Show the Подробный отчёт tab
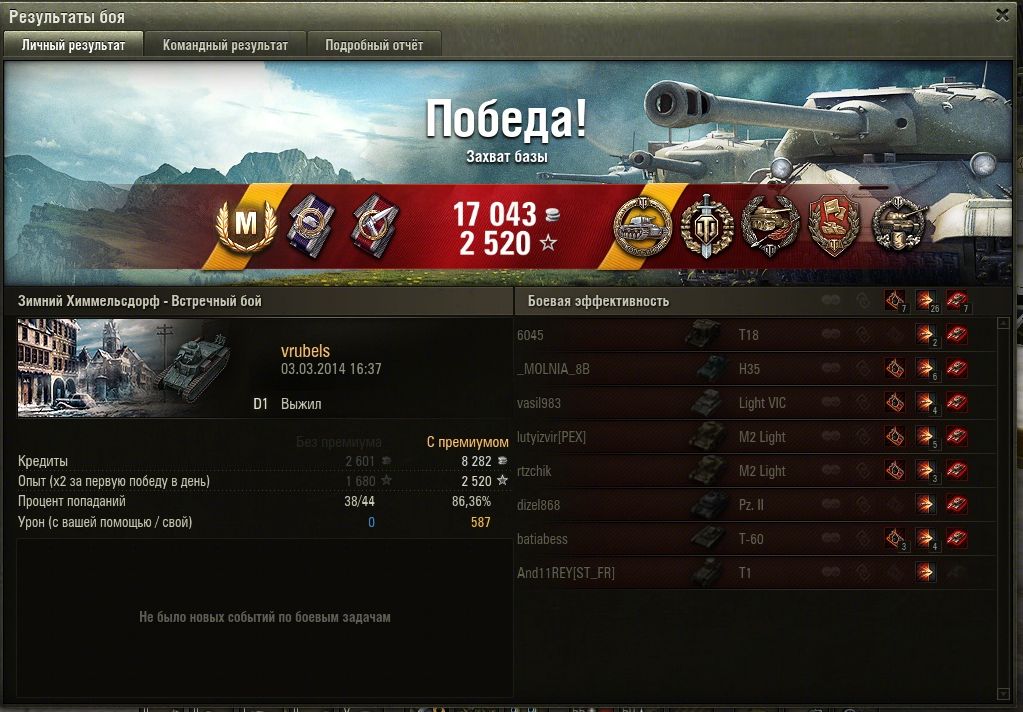1023x712 pixels. point(374,45)
